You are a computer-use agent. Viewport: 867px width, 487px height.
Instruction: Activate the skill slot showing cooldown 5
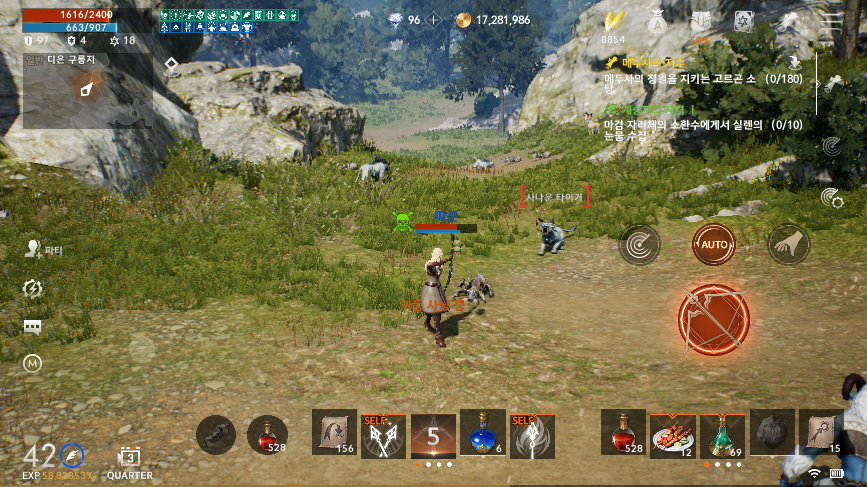pyautogui.click(x=433, y=435)
